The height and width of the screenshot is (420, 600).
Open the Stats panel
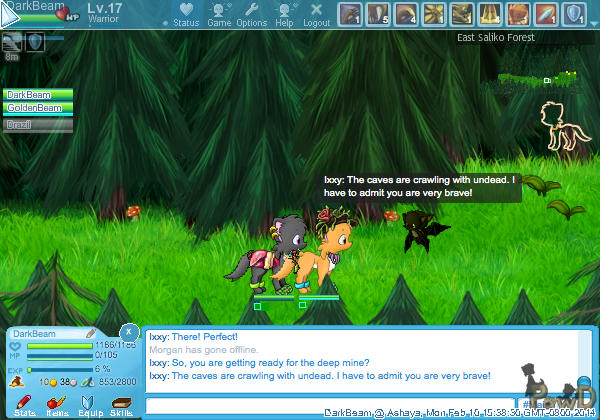click(x=25, y=404)
